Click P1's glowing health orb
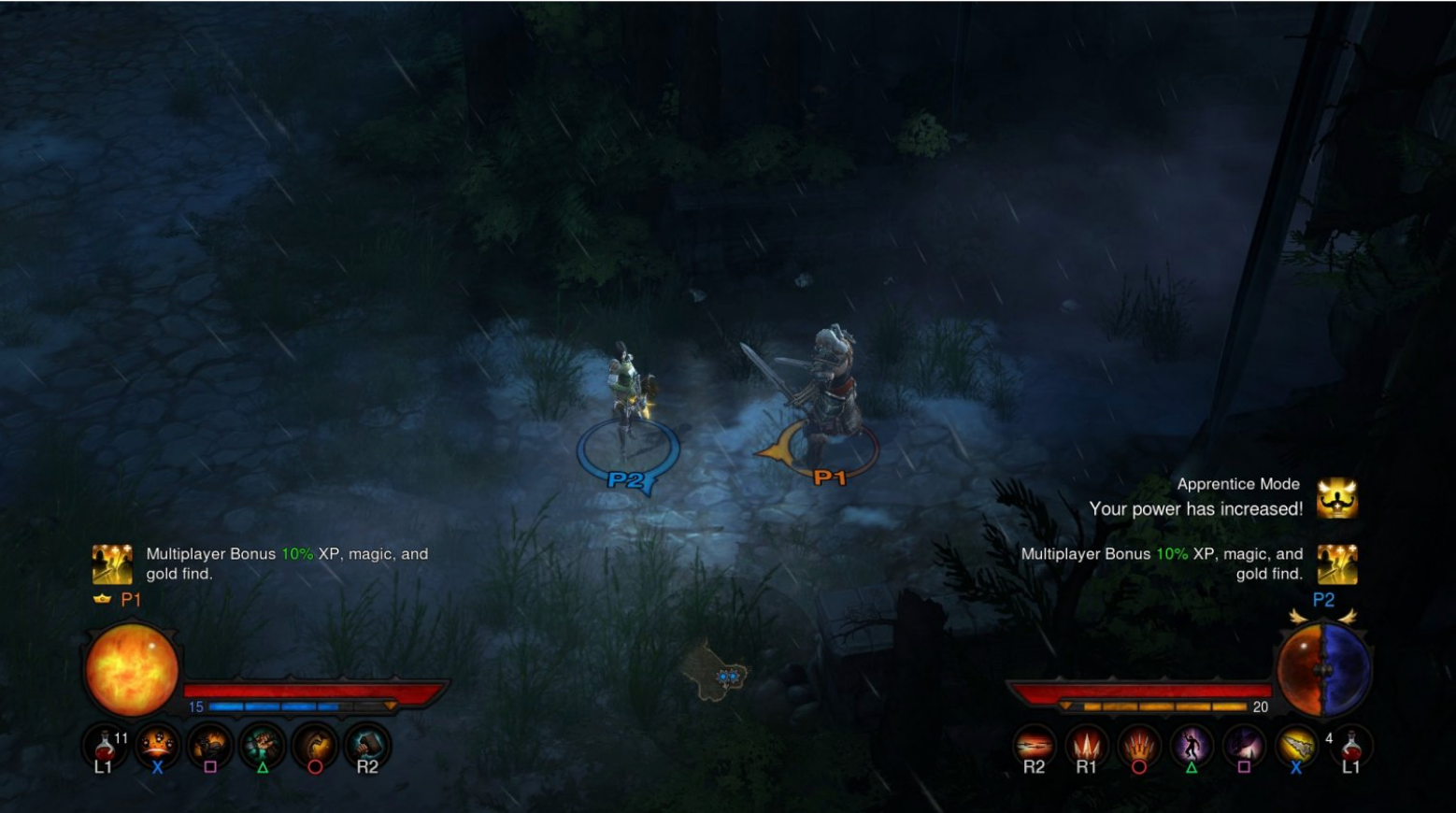The width and height of the screenshot is (1456, 813). [x=131, y=669]
